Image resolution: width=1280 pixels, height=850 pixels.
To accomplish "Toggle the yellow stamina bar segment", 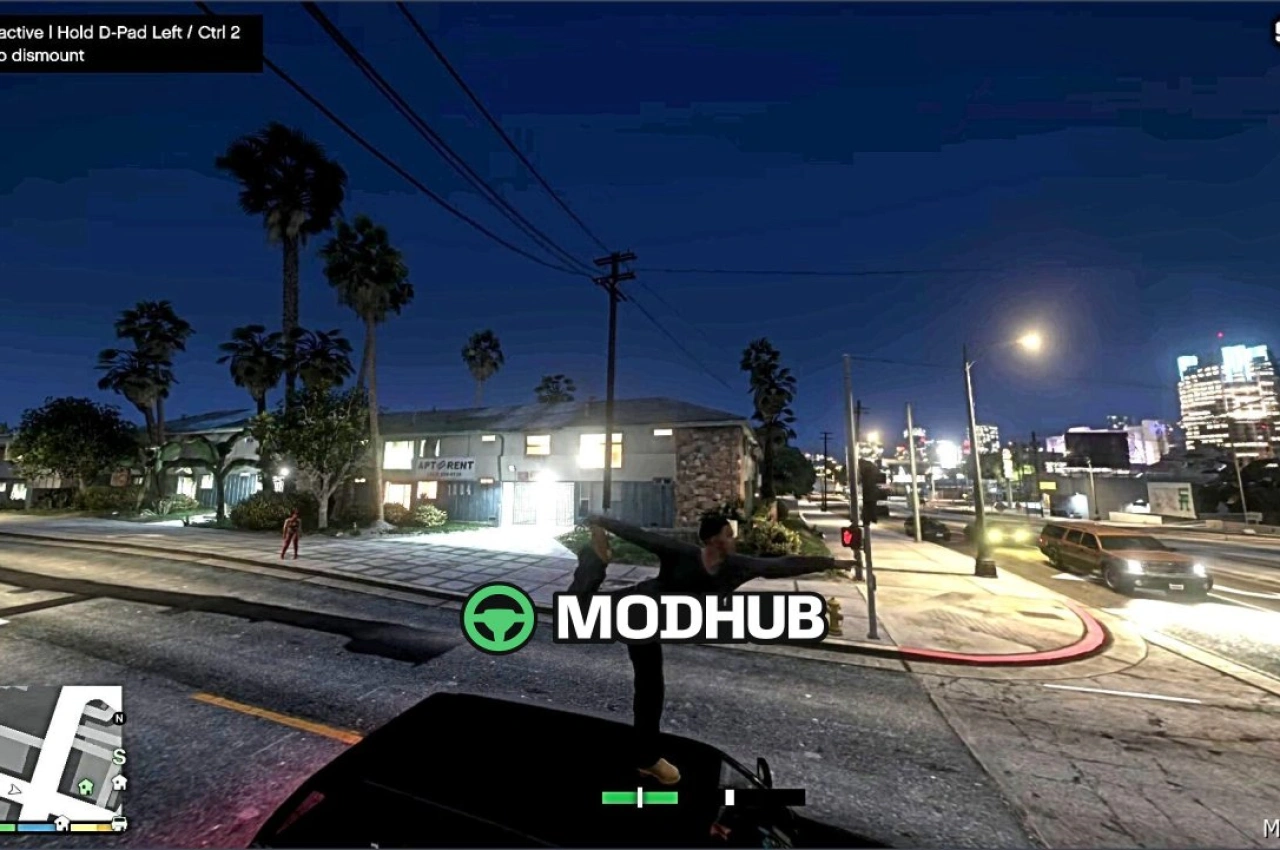I will (88, 827).
